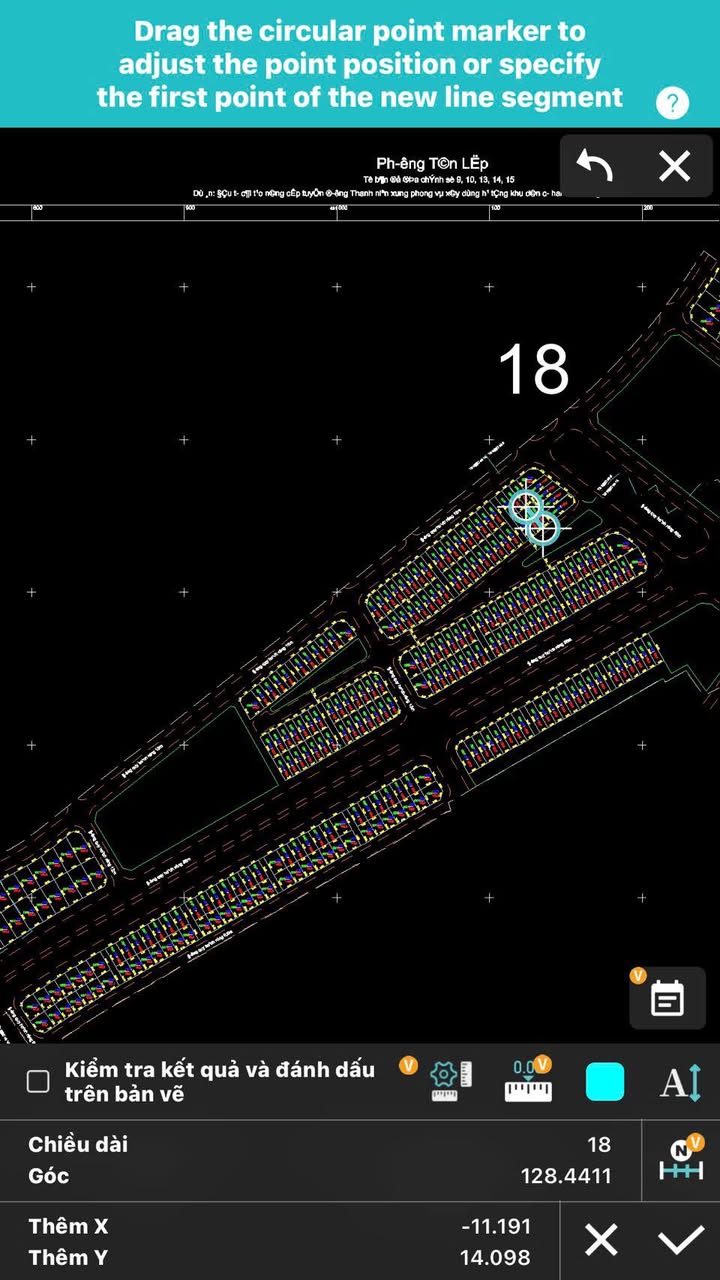Open the notes calendar icon button

point(667,998)
